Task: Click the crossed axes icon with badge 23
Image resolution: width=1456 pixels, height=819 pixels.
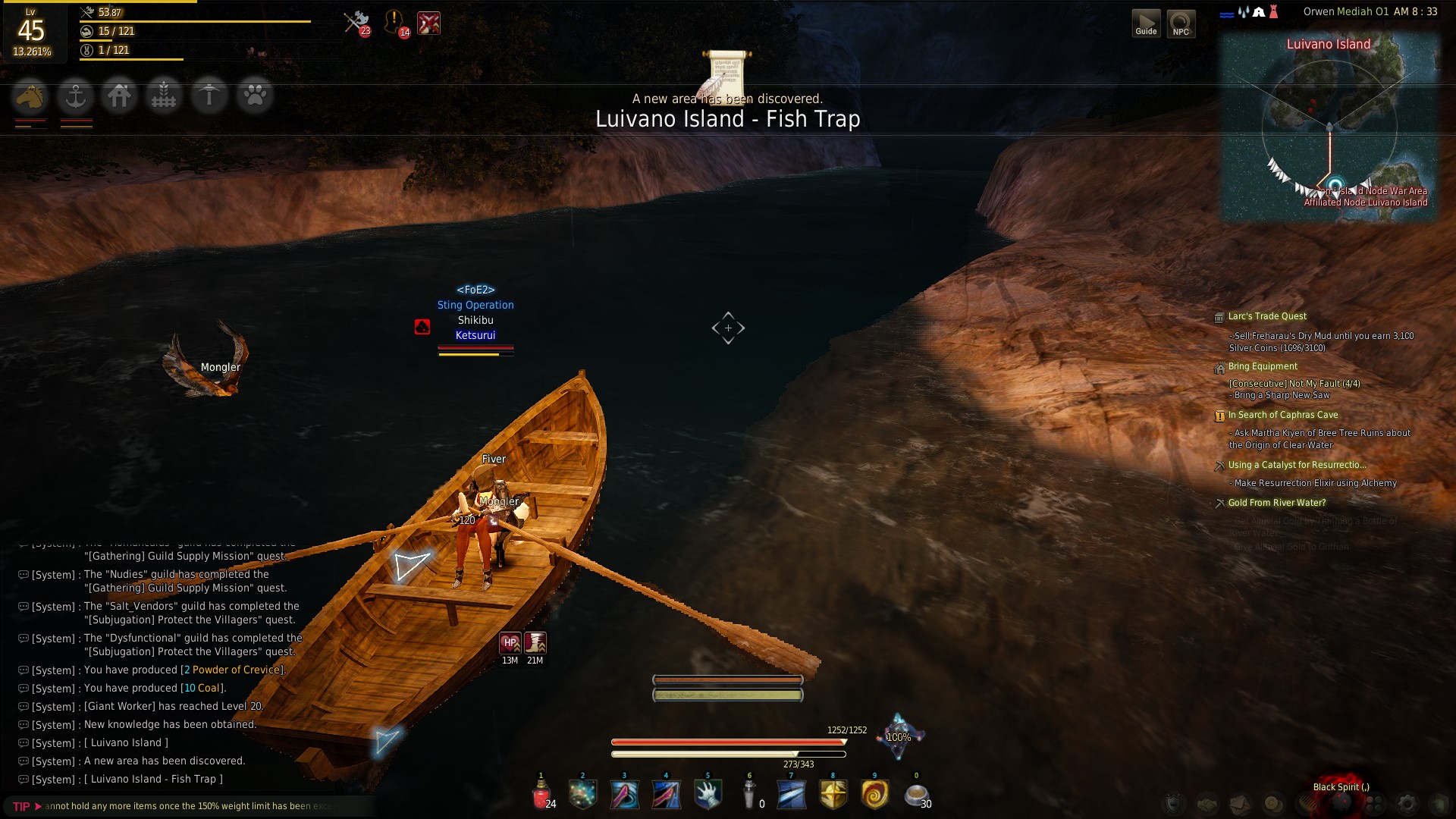Action: click(356, 22)
